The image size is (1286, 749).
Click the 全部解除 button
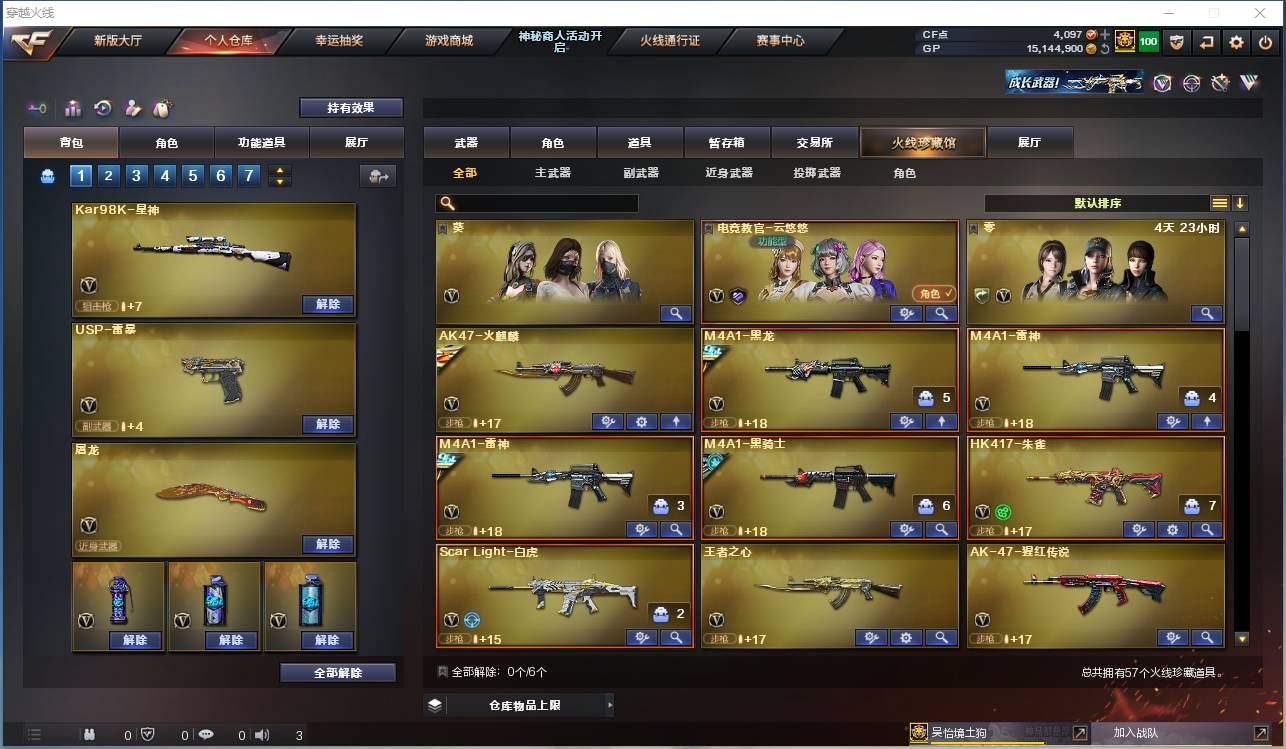coord(335,674)
